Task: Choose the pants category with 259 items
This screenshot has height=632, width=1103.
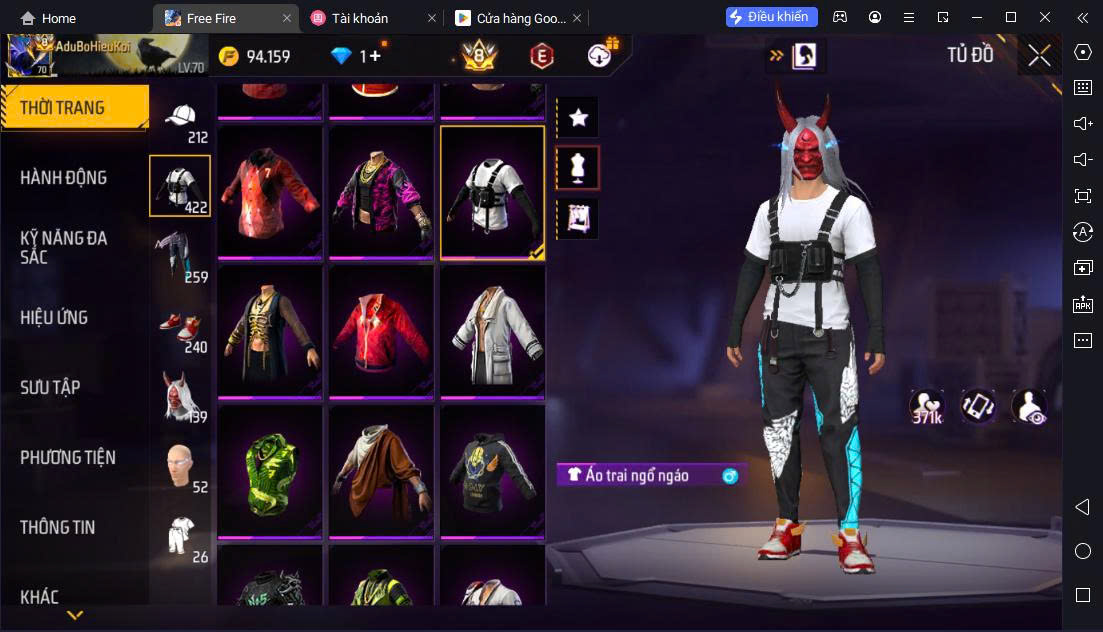Action: click(181, 256)
